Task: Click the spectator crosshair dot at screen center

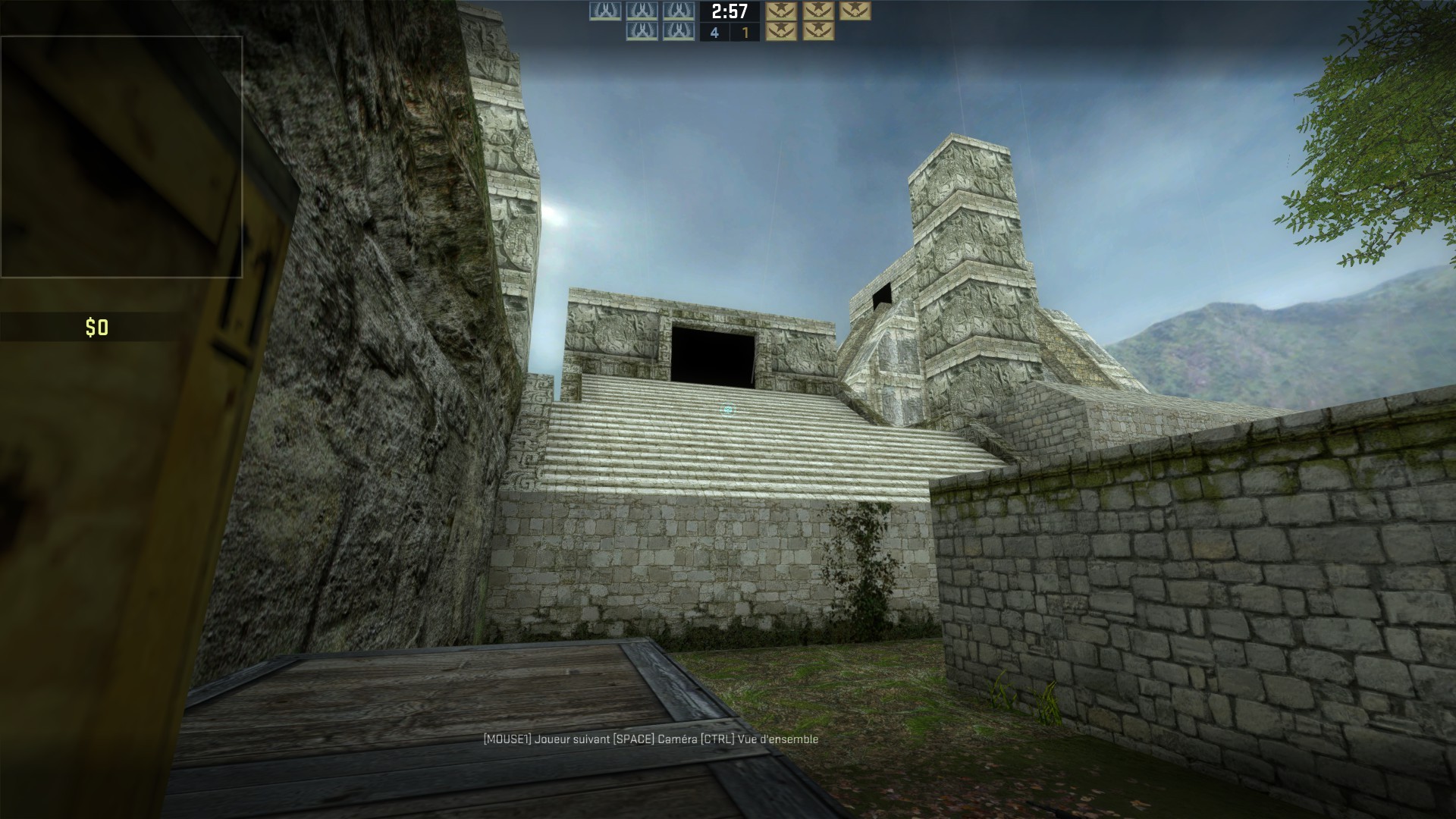Action: tap(726, 409)
